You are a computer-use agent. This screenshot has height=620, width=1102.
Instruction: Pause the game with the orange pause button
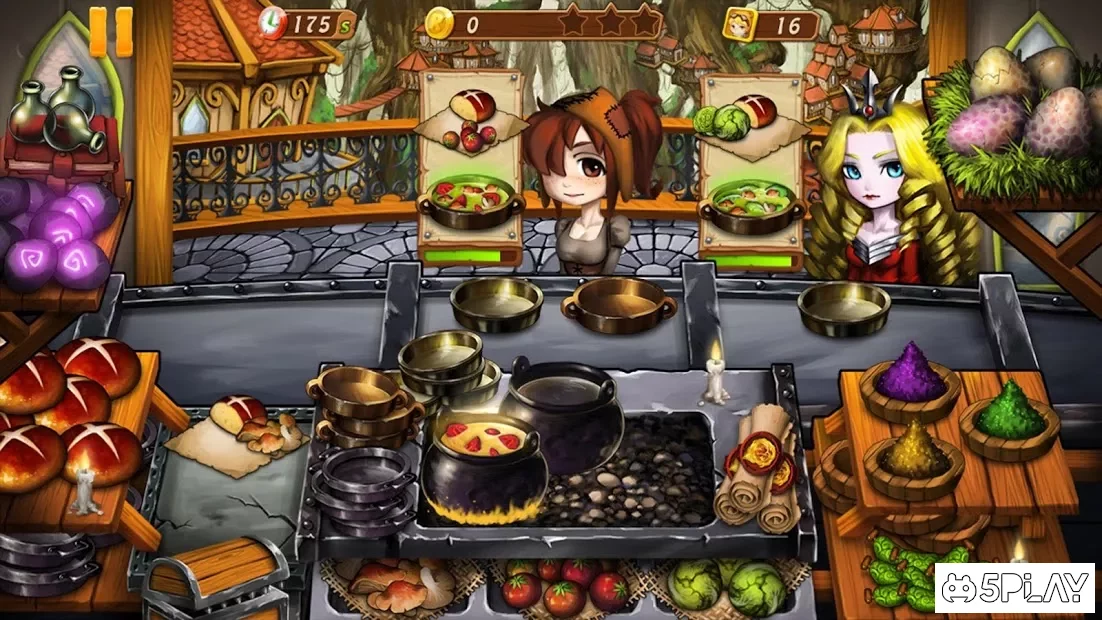(111, 32)
